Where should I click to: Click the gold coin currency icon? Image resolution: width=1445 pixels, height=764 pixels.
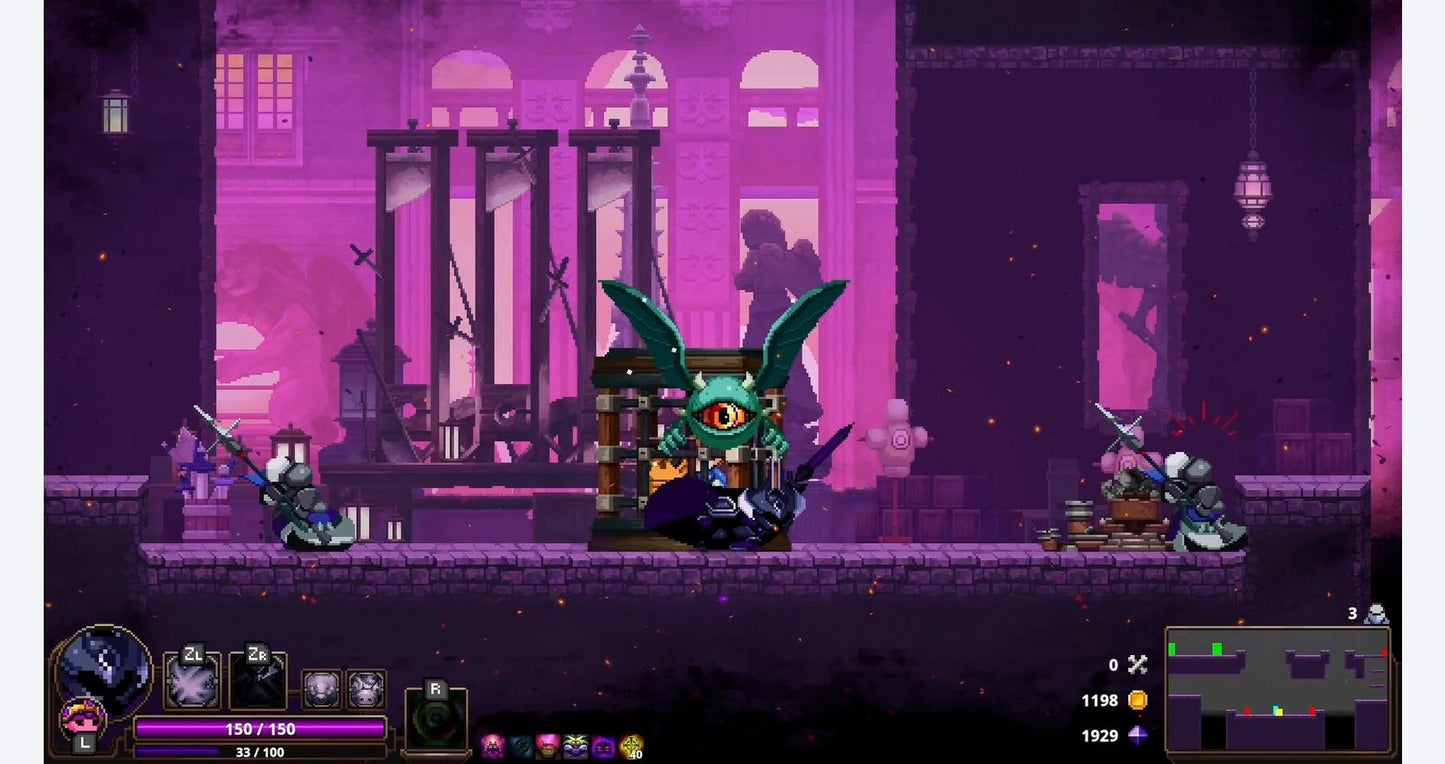click(x=1137, y=700)
